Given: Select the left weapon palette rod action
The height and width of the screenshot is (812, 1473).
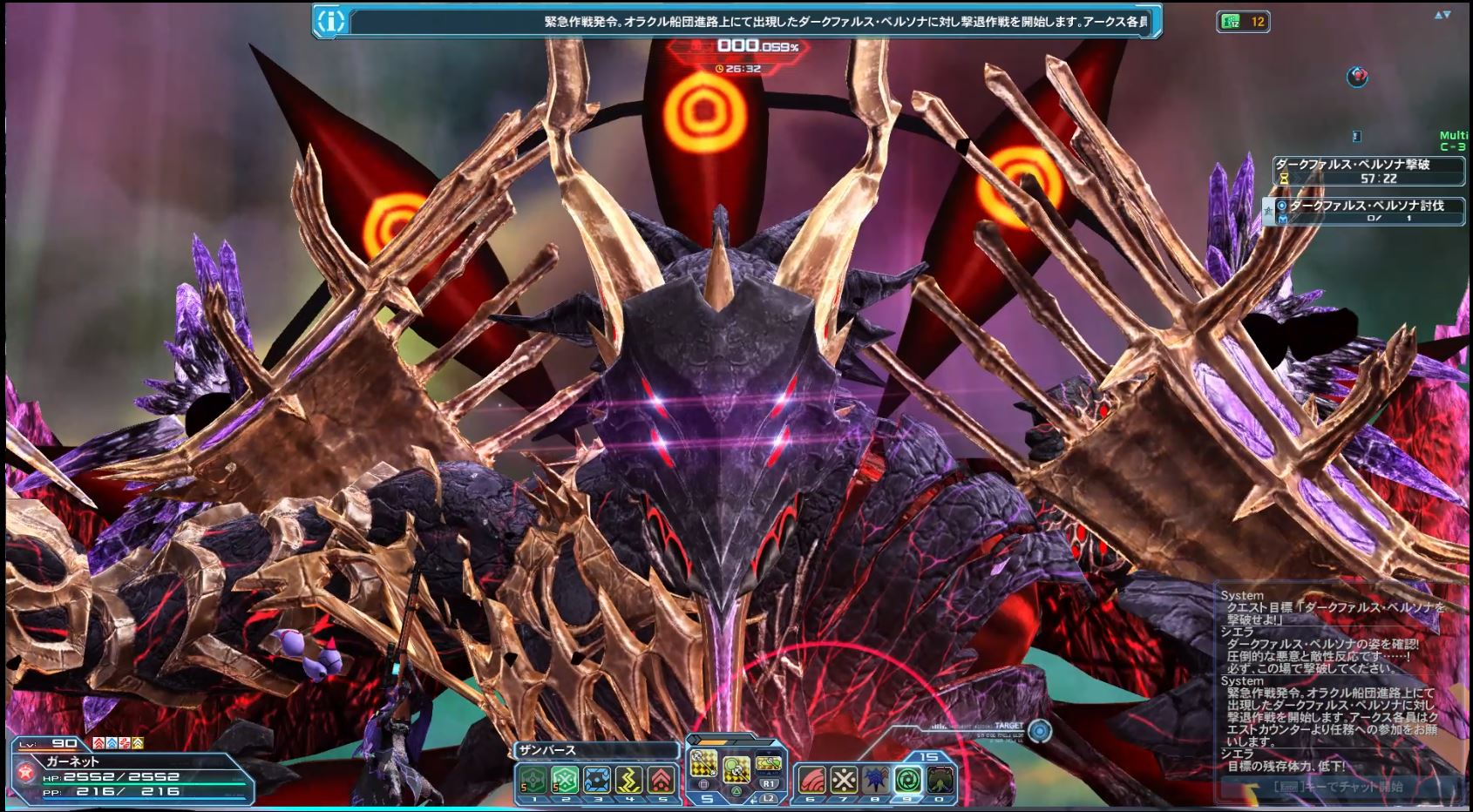Looking at the screenshot, I should pos(703,763).
